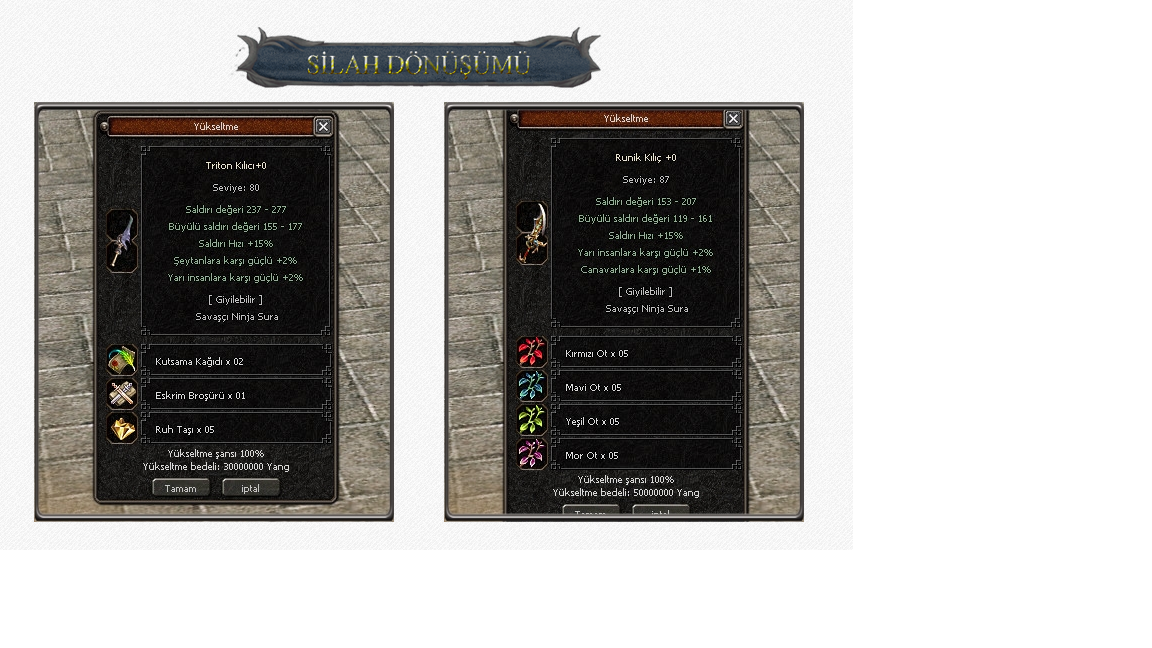
Task: Close the Triton Kılıcı upgrade window
Action: (323, 126)
